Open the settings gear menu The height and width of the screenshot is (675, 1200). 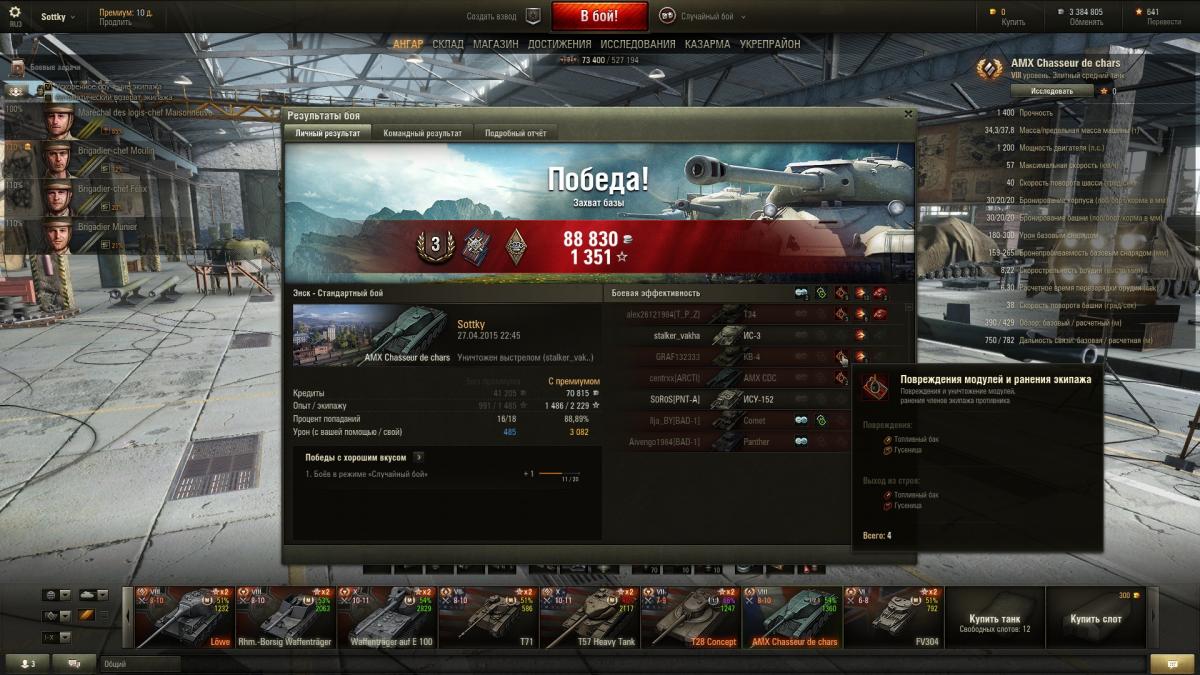tap(14, 12)
